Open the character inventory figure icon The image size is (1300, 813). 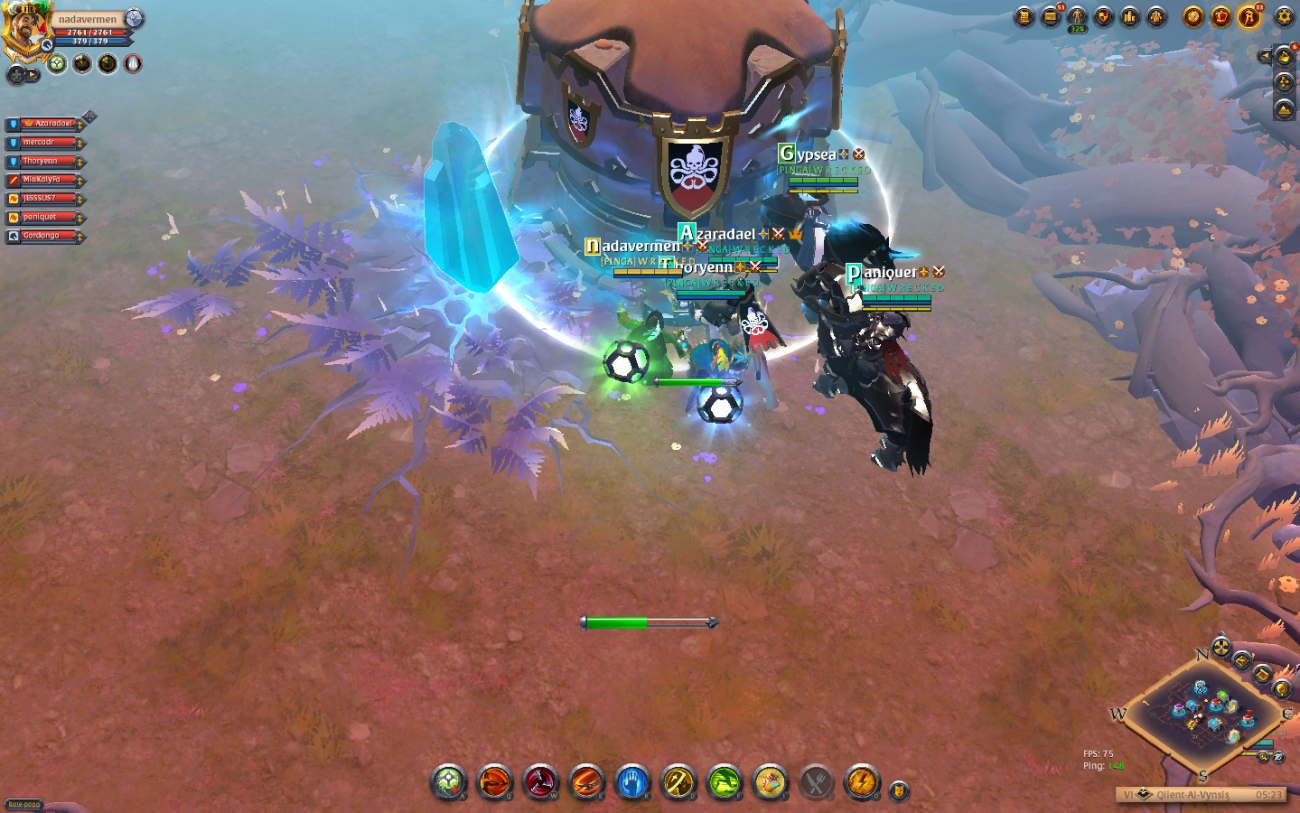coord(1077,17)
